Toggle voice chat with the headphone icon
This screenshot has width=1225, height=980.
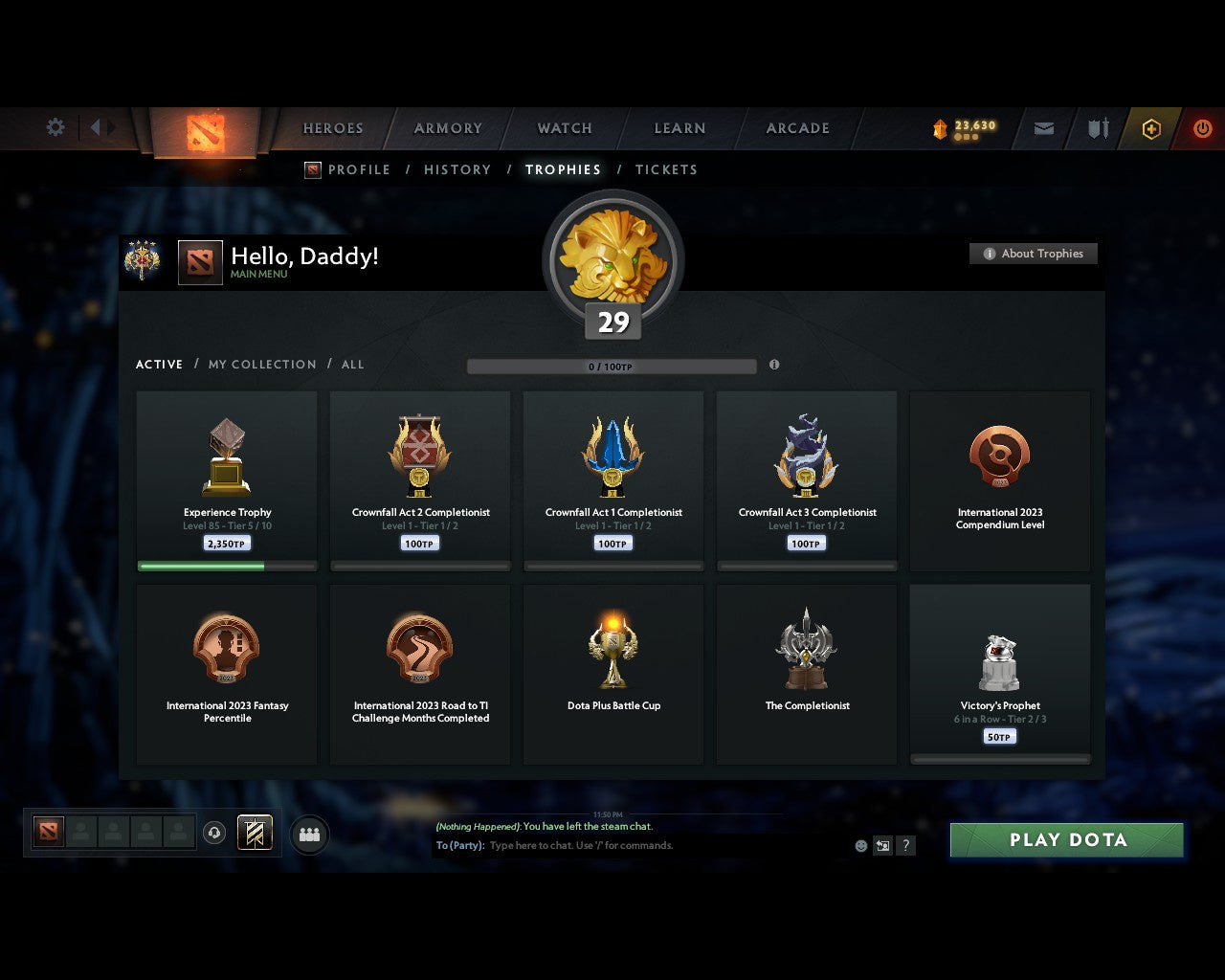213,833
